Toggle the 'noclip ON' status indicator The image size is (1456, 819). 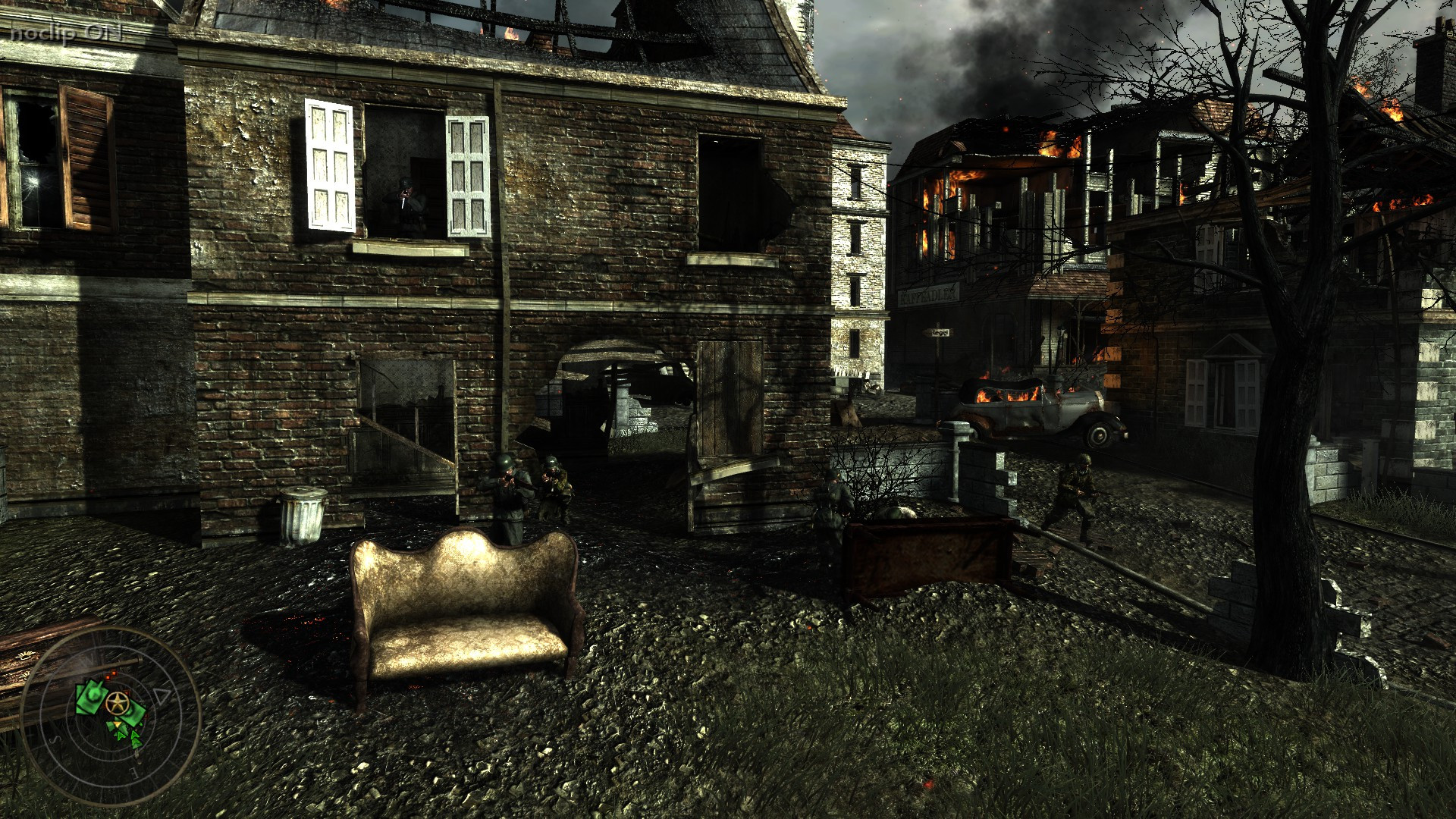pyautogui.click(x=64, y=32)
